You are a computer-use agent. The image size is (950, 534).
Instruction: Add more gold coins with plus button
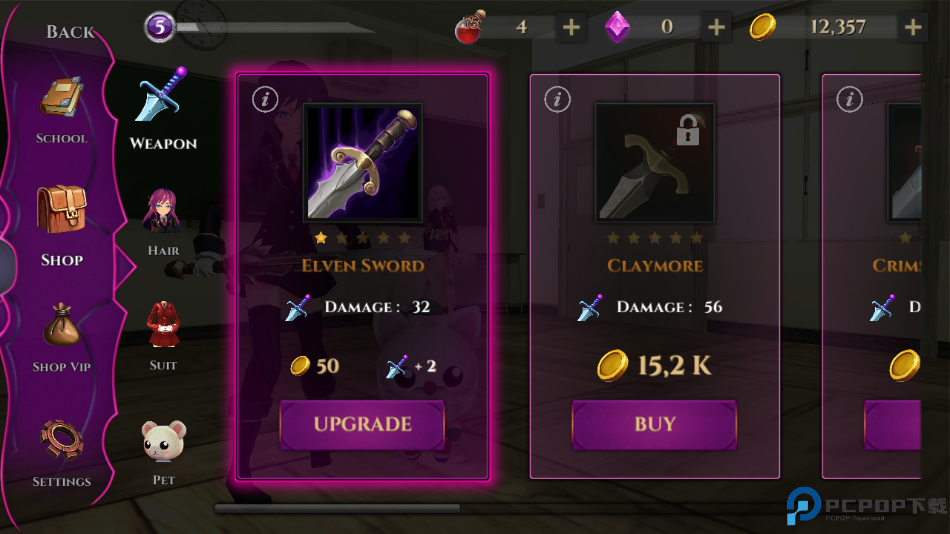(912, 27)
